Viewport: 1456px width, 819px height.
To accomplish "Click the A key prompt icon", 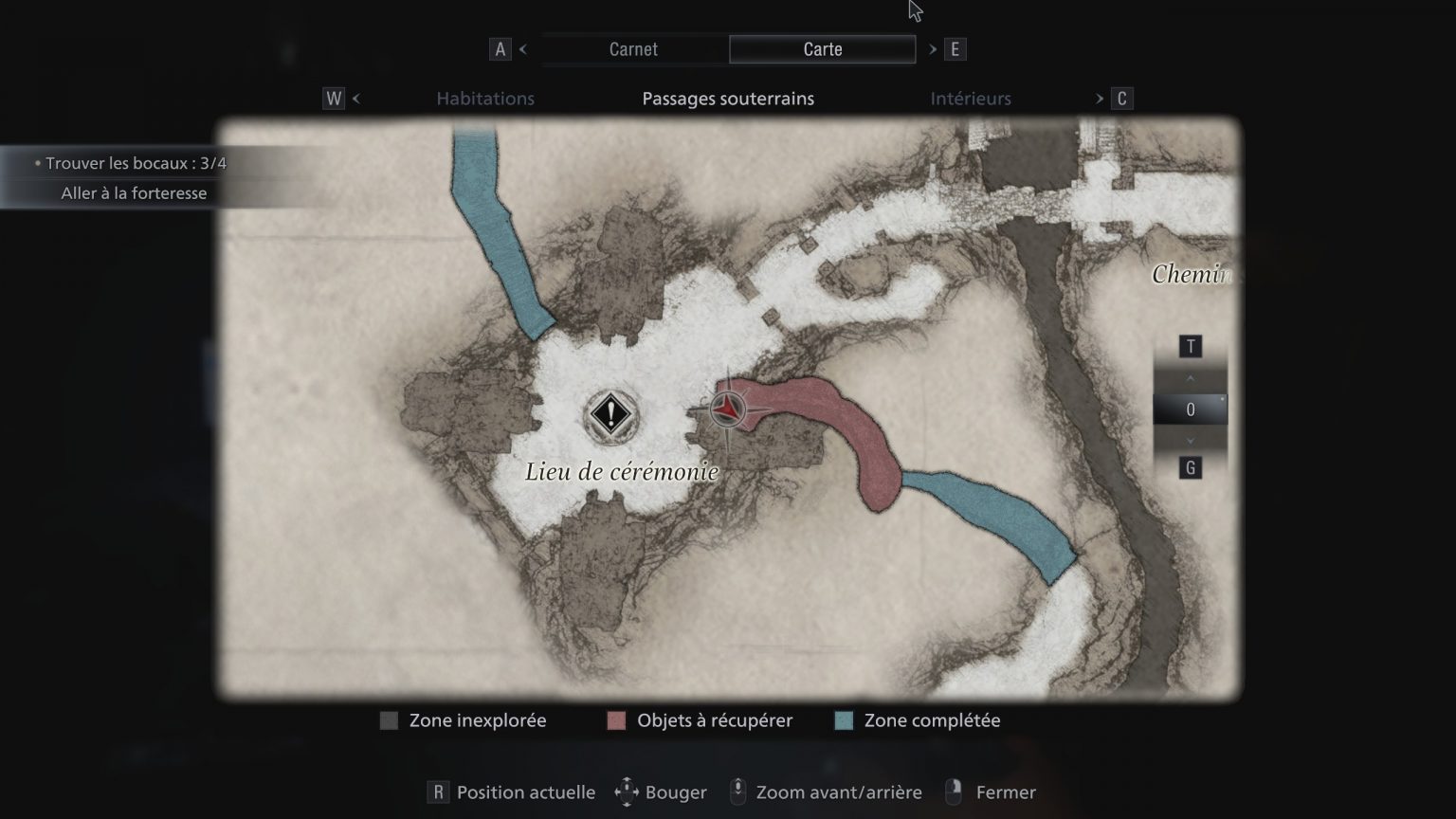I will point(500,48).
